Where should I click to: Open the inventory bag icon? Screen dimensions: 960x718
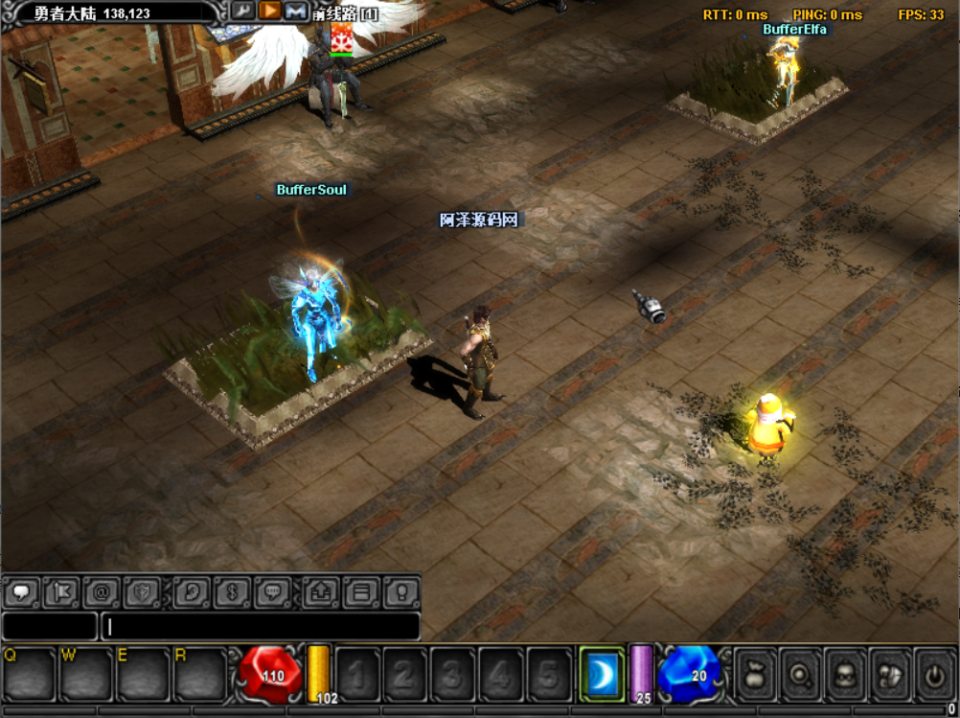pos(757,675)
